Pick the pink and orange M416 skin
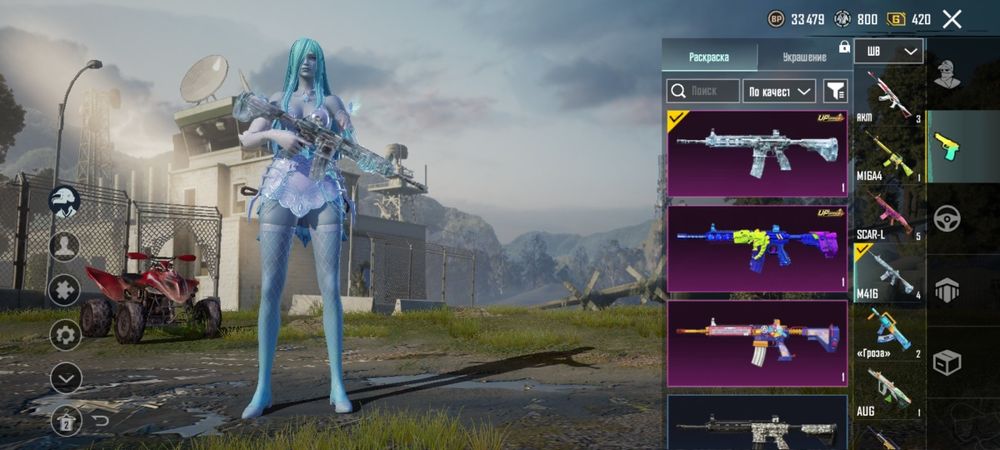The image size is (1000, 450). (757, 343)
